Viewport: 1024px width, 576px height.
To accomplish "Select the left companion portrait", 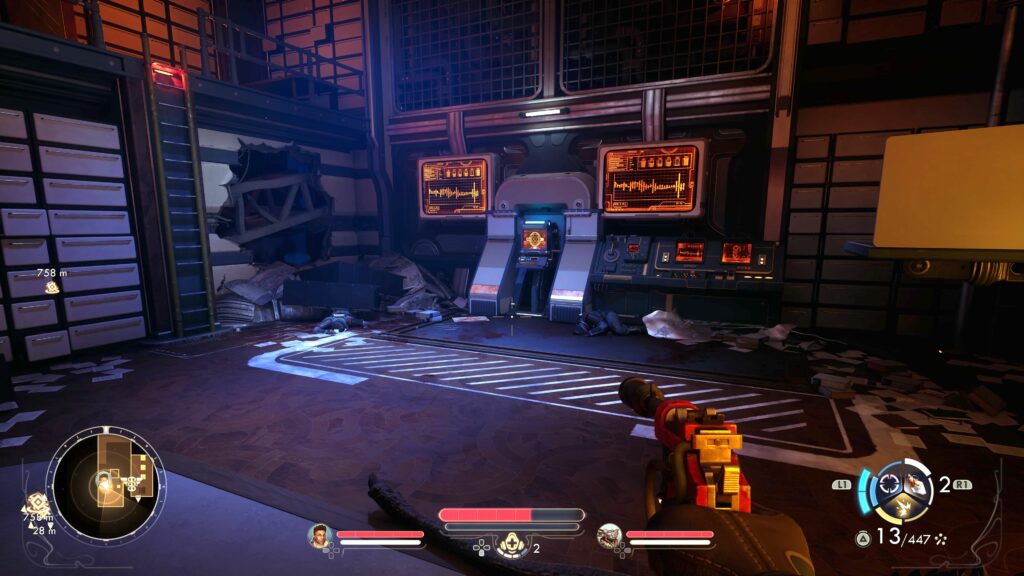I will [x=319, y=536].
